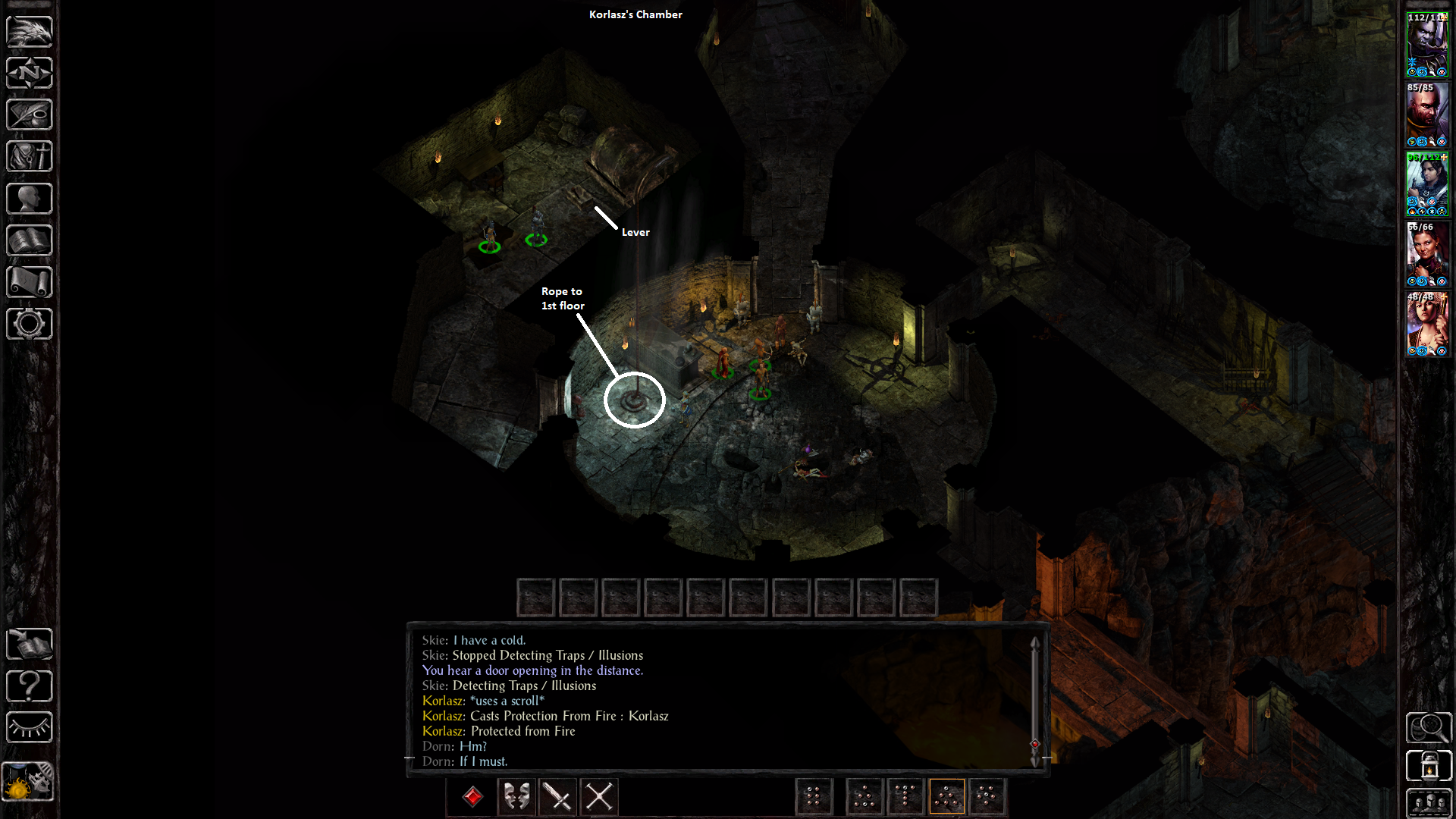Screen dimensions: 1456x819
Task: Toggle interface visibility with the closed eye icon
Action: pyautogui.click(x=30, y=728)
